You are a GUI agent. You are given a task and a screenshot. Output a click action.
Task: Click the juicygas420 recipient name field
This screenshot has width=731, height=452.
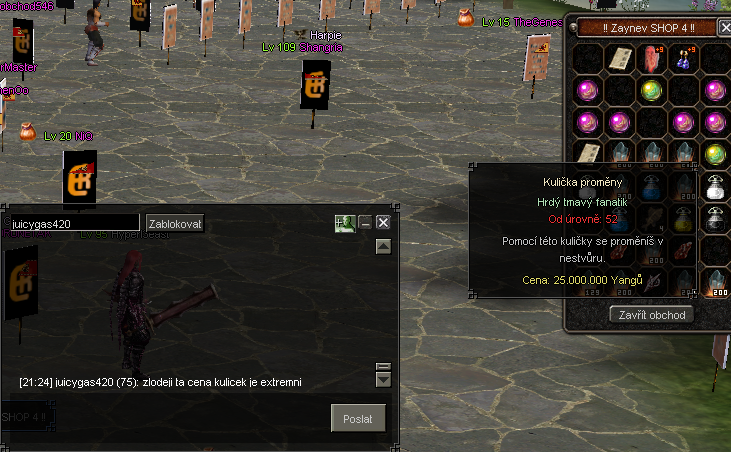pos(74,223)
